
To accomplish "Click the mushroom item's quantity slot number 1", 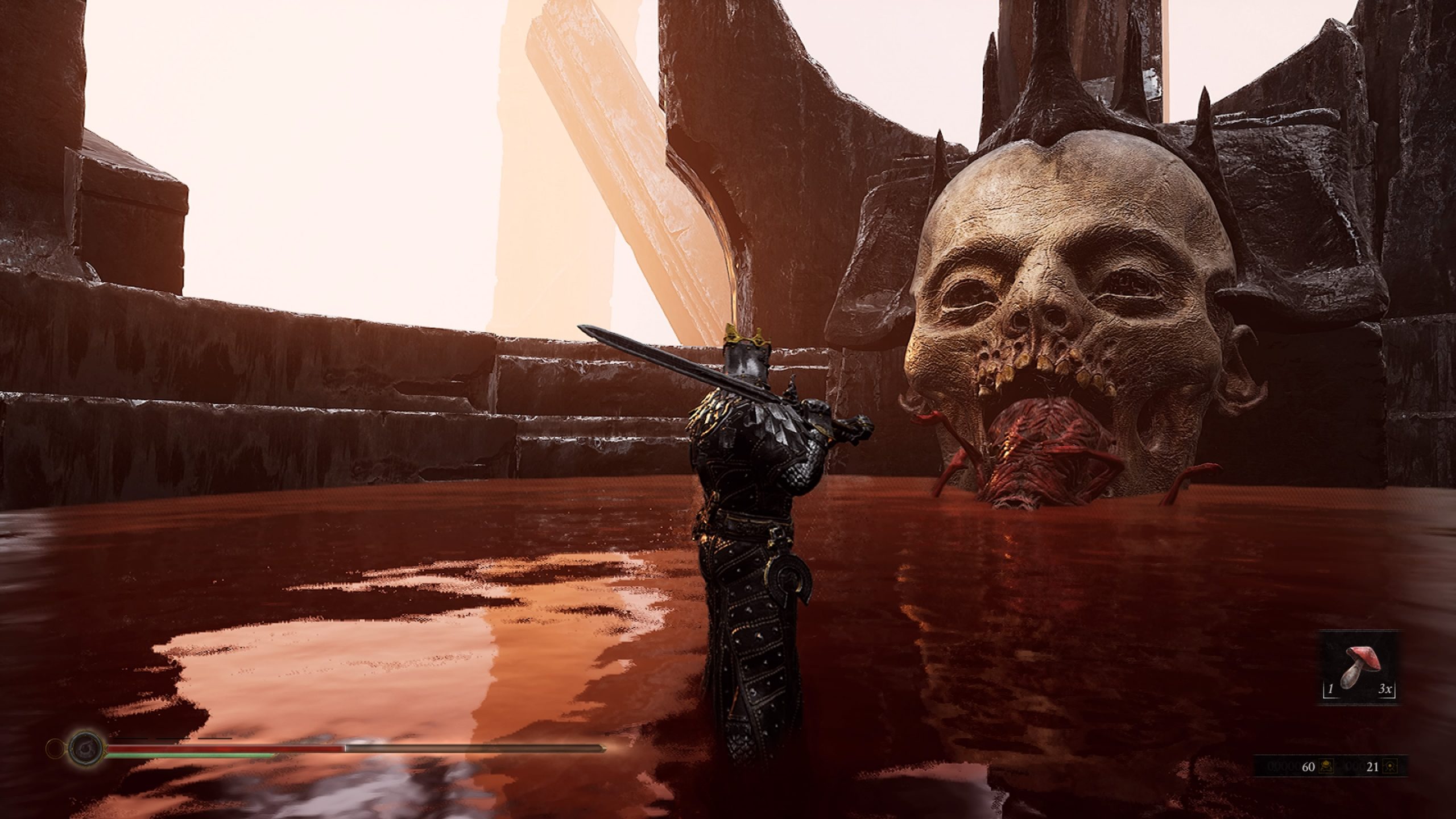I will tap(1330, 690).
